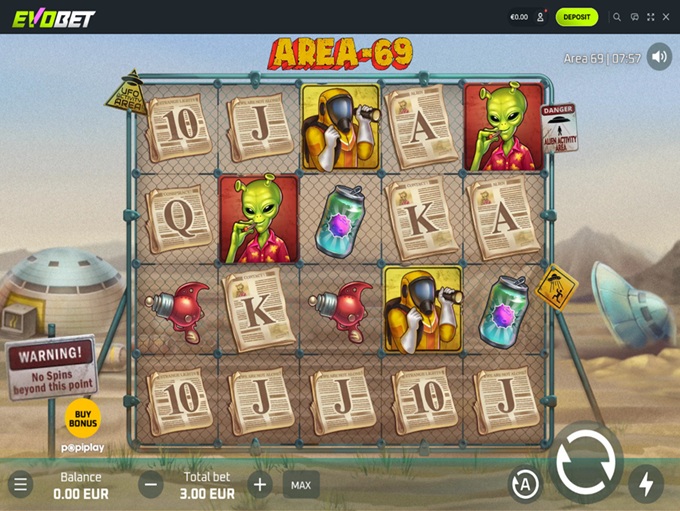Mute the game sound via speaker icon
680x511 pixels.
pyautogui.click(x=659, y=57)
